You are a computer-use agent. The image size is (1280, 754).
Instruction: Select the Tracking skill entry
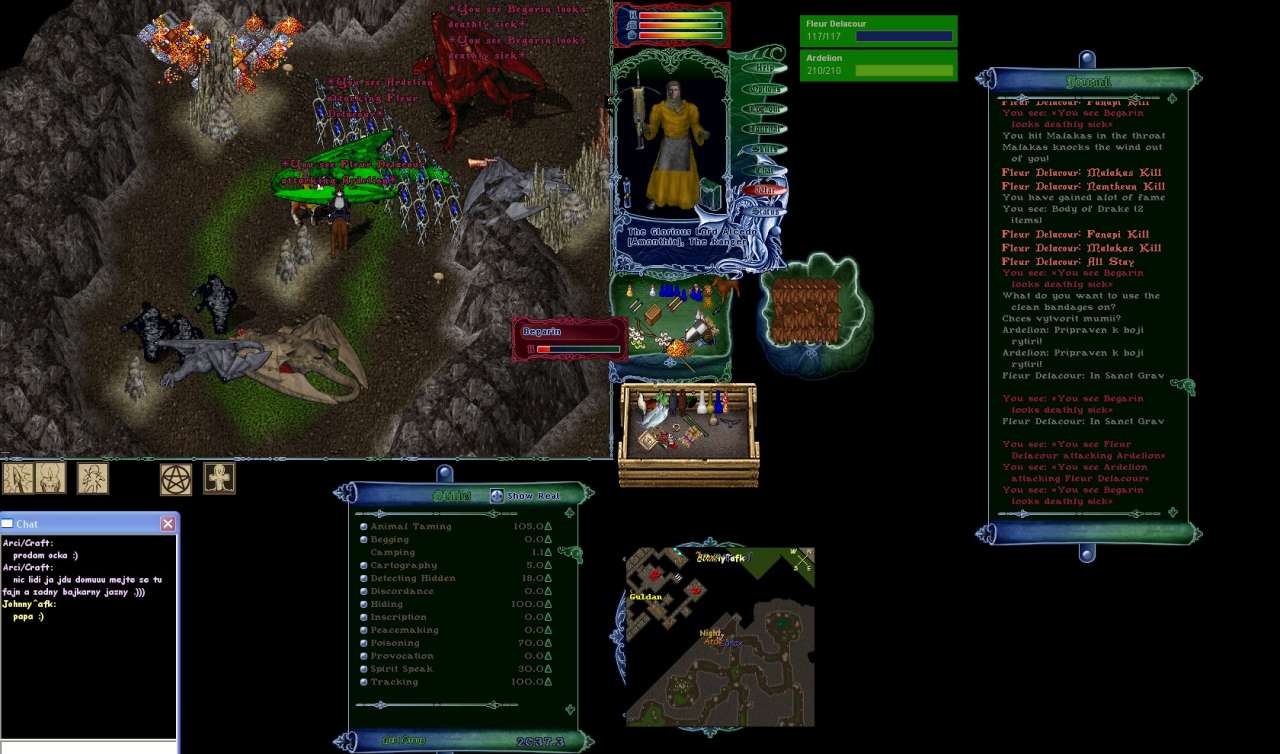(x=394, y=683)
